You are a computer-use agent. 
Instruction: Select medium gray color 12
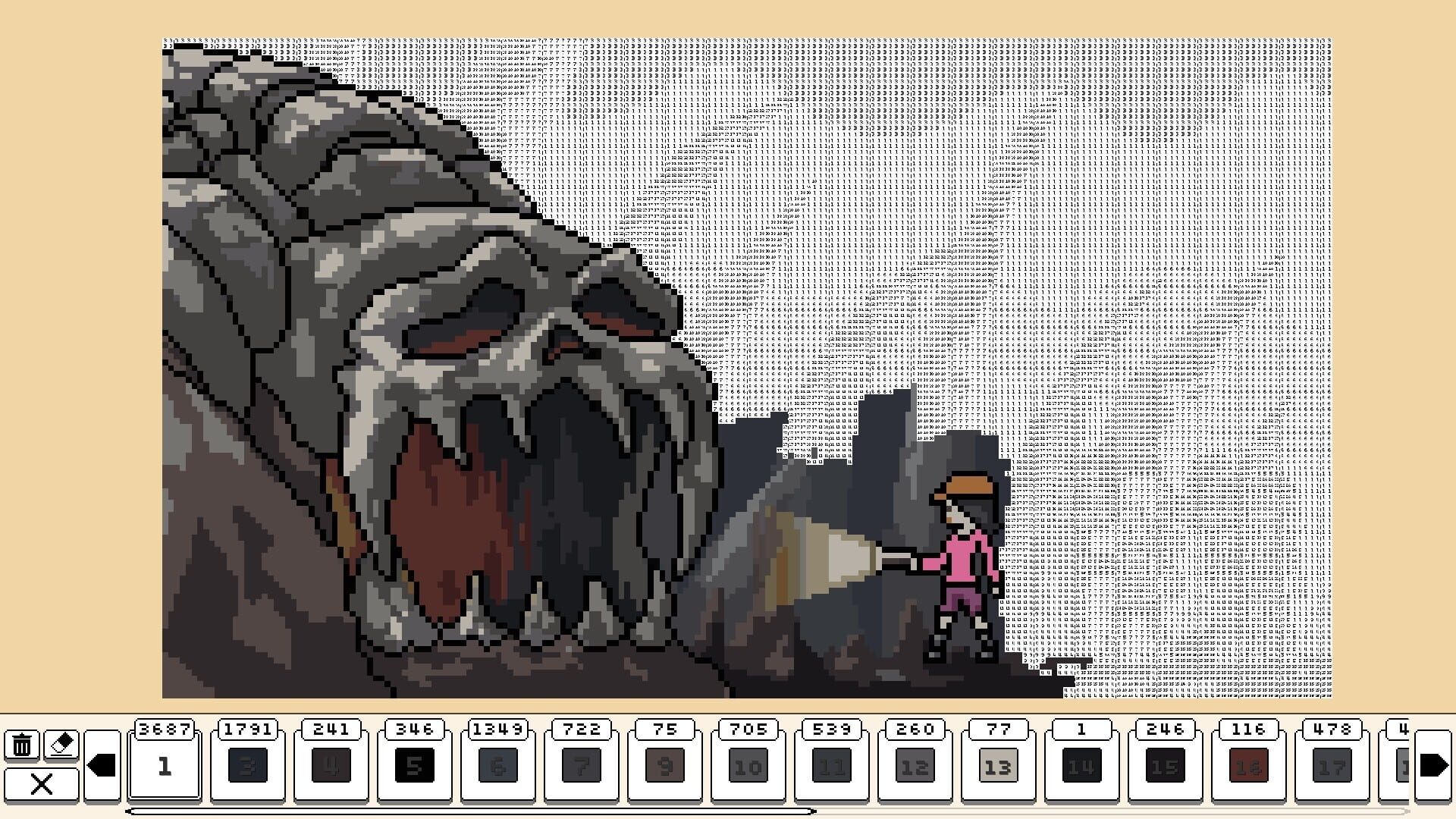pos(916,765)
